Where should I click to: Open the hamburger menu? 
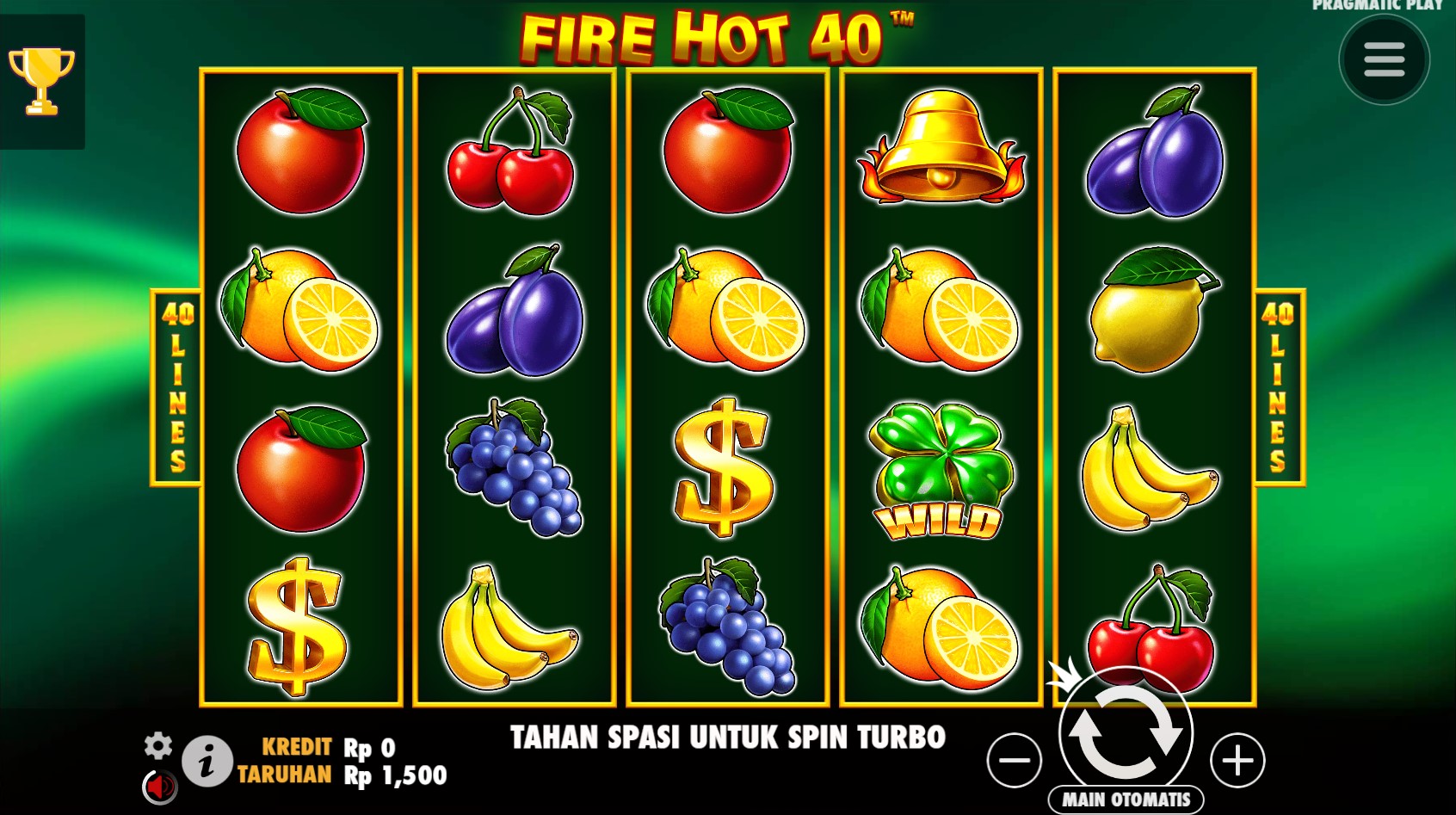coord(1384,60)
